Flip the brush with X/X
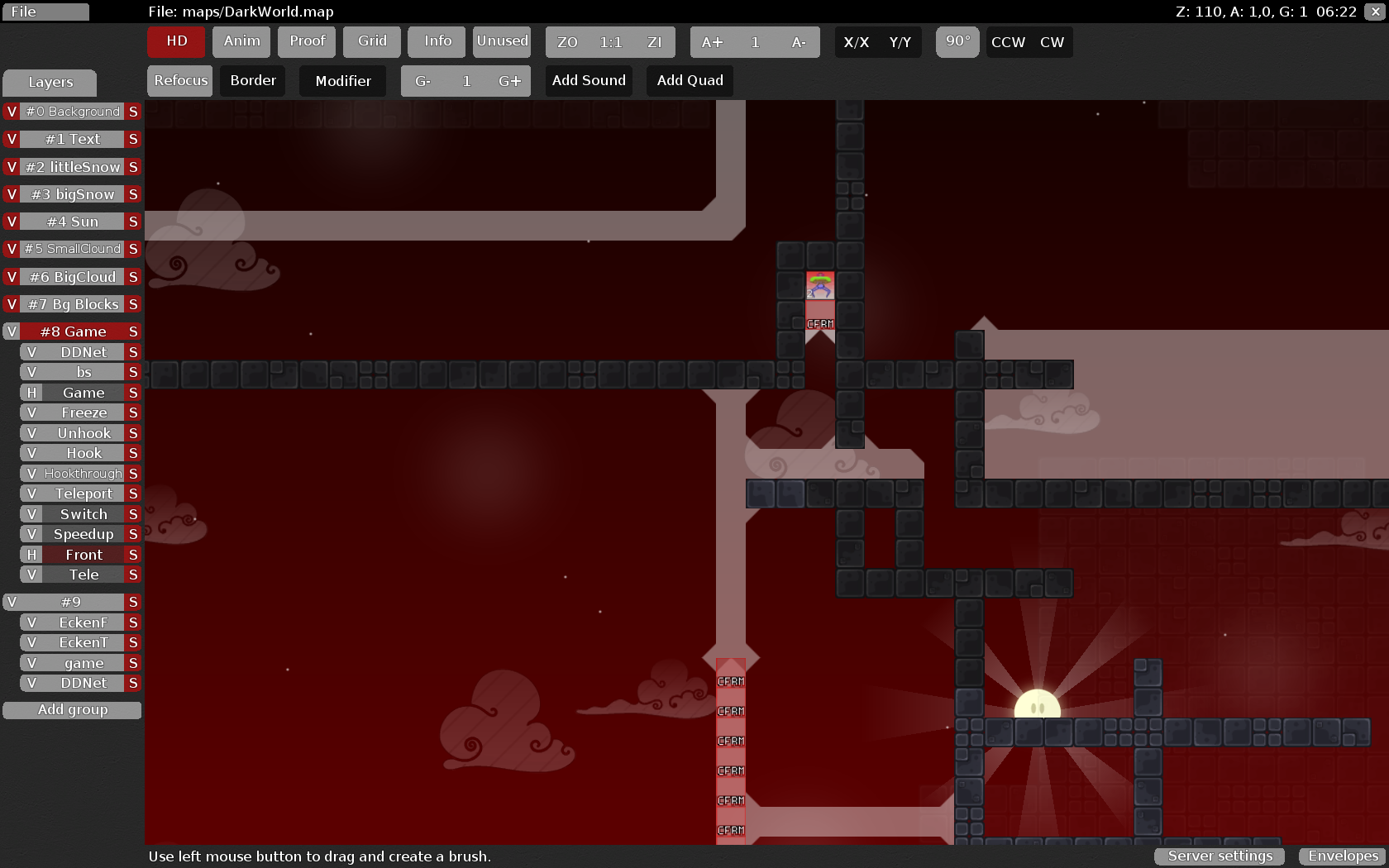 856,42
